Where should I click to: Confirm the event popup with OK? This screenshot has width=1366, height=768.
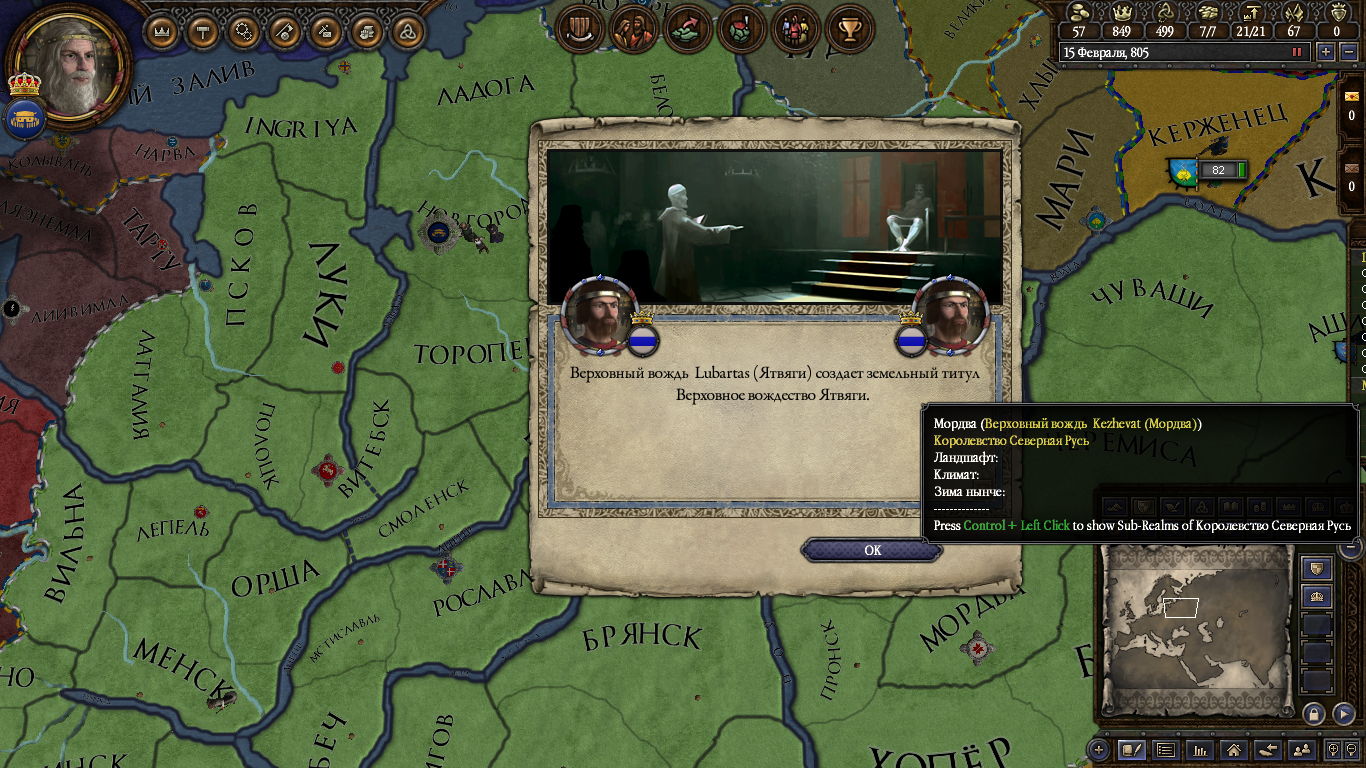tap(872, 550)
